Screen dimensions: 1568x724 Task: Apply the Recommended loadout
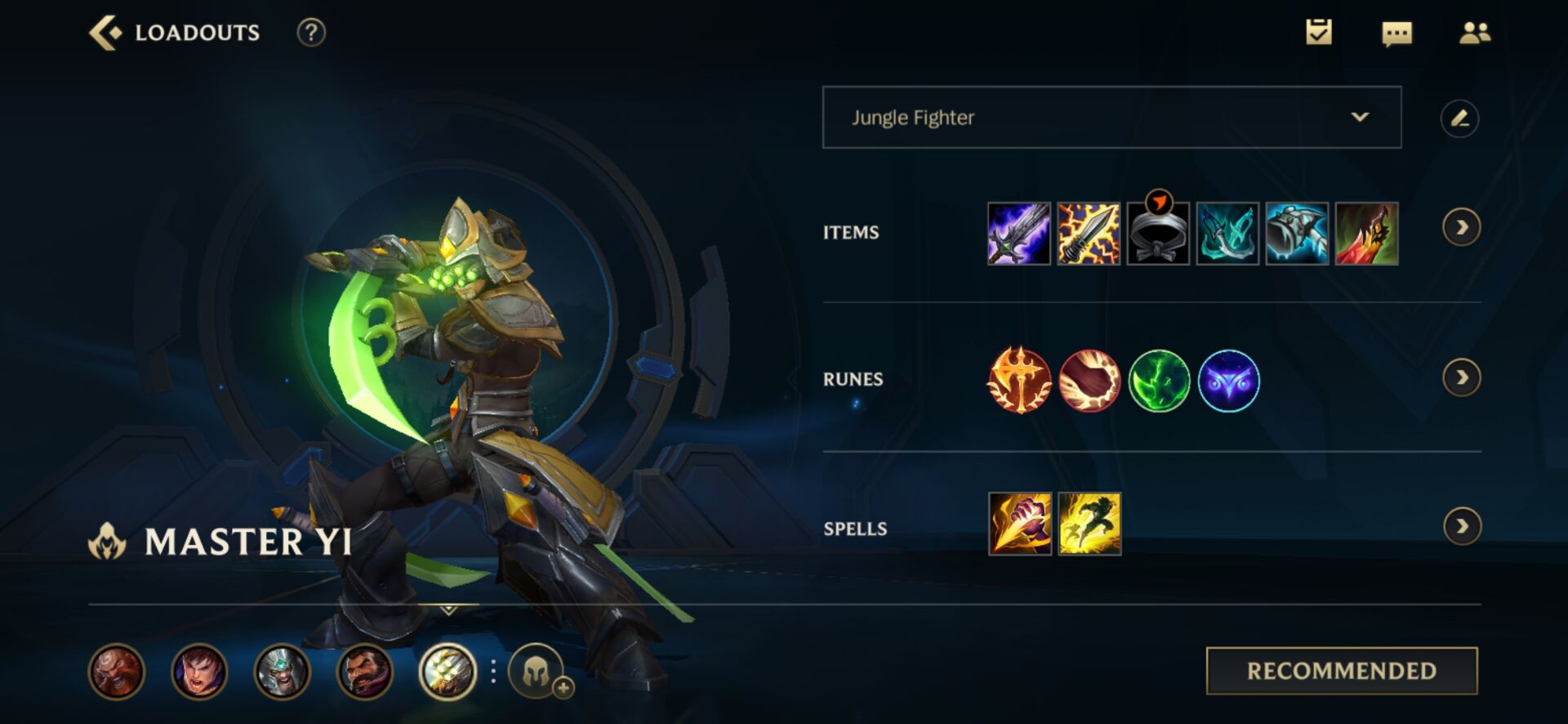1341,671
